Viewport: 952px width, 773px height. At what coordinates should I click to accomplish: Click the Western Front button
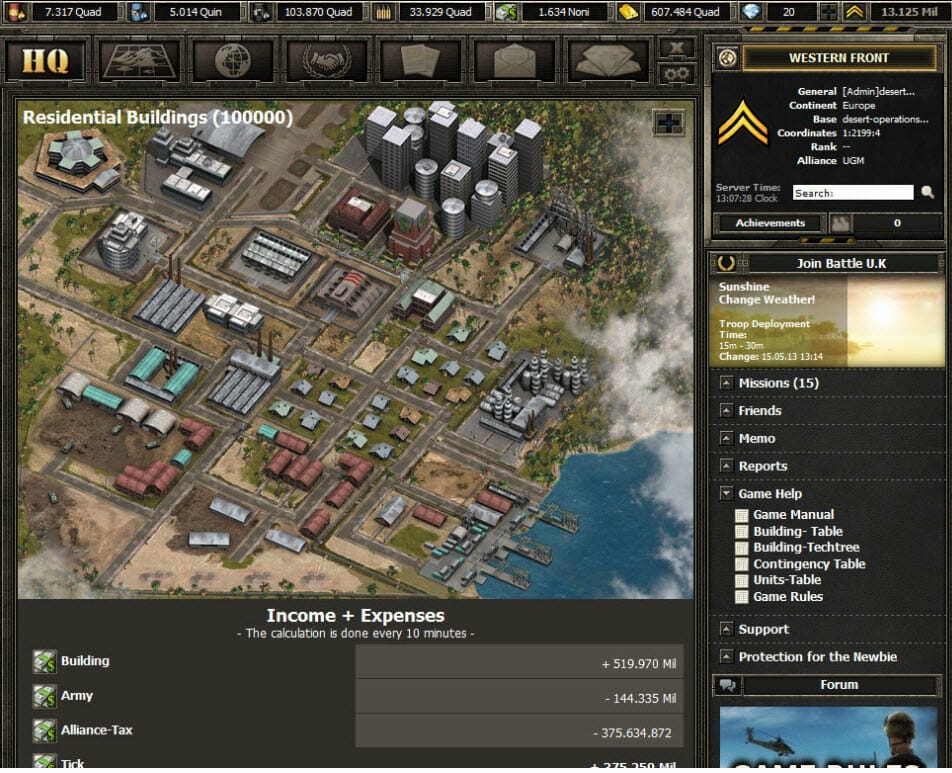click(x=838, y=58)
